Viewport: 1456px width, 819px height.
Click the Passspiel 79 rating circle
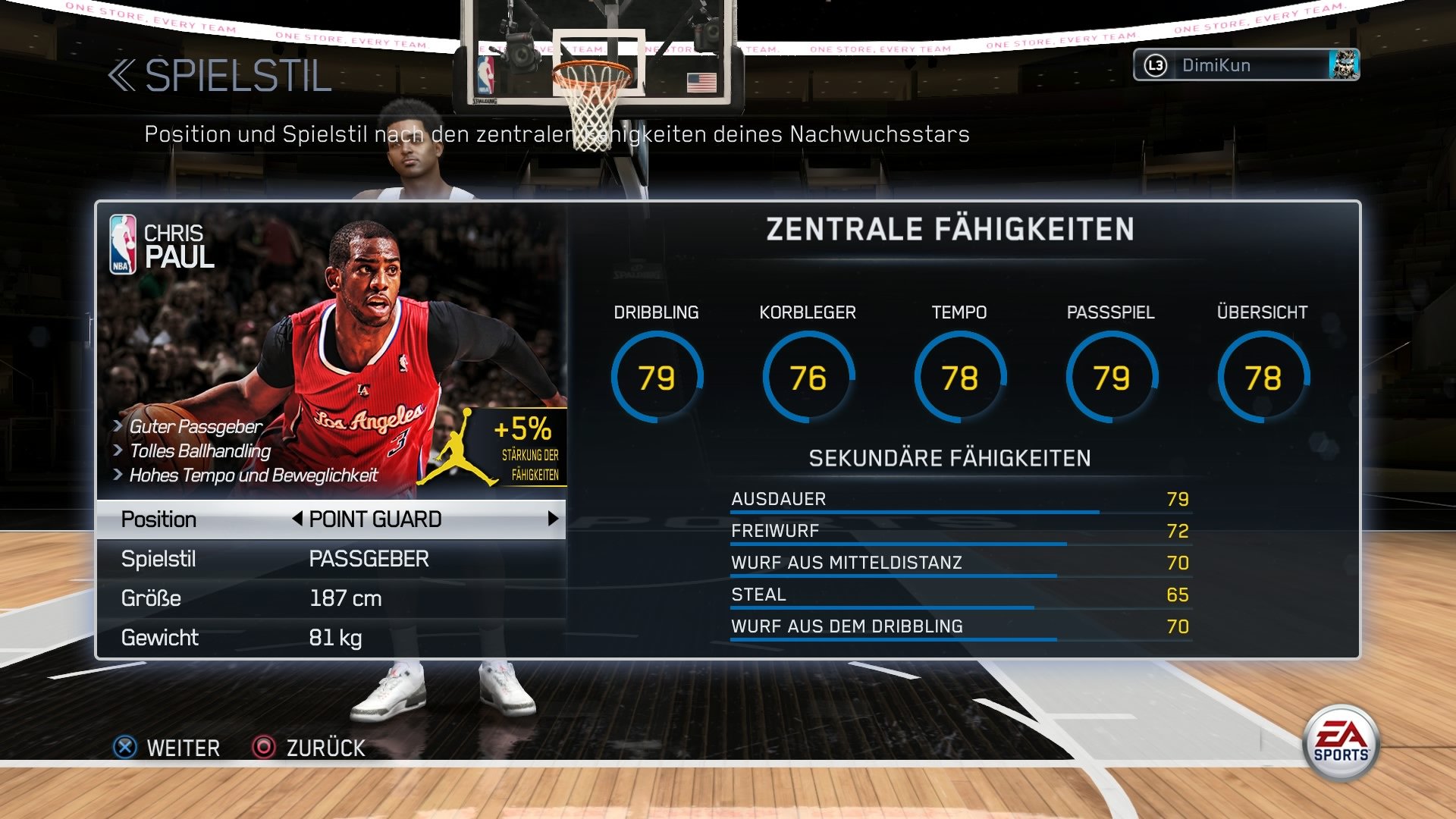coord(1111,376)
